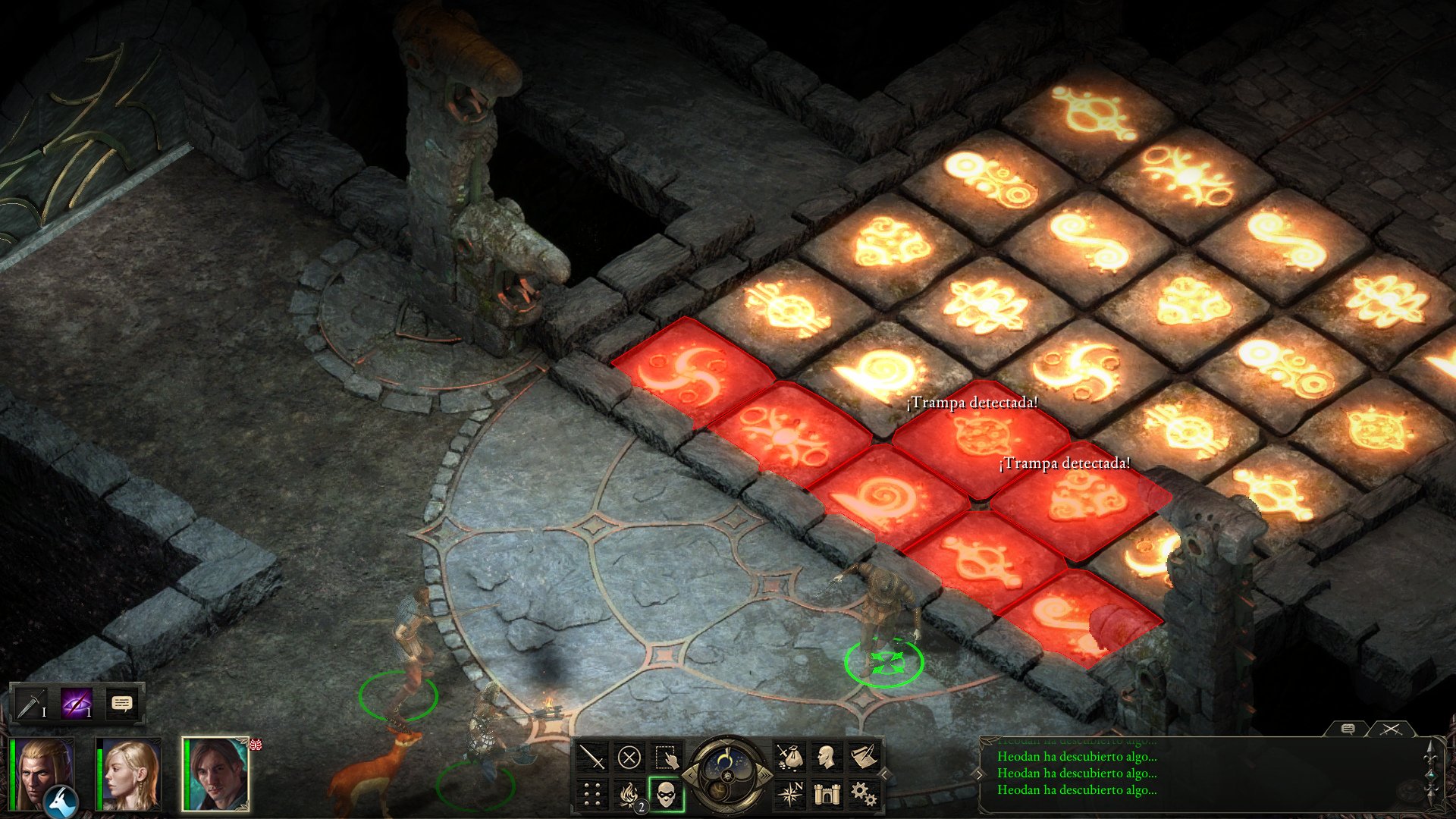This screenshot has width=1456, height=819.
Task: Open the inventory with the bag icon
Action: 792,756
